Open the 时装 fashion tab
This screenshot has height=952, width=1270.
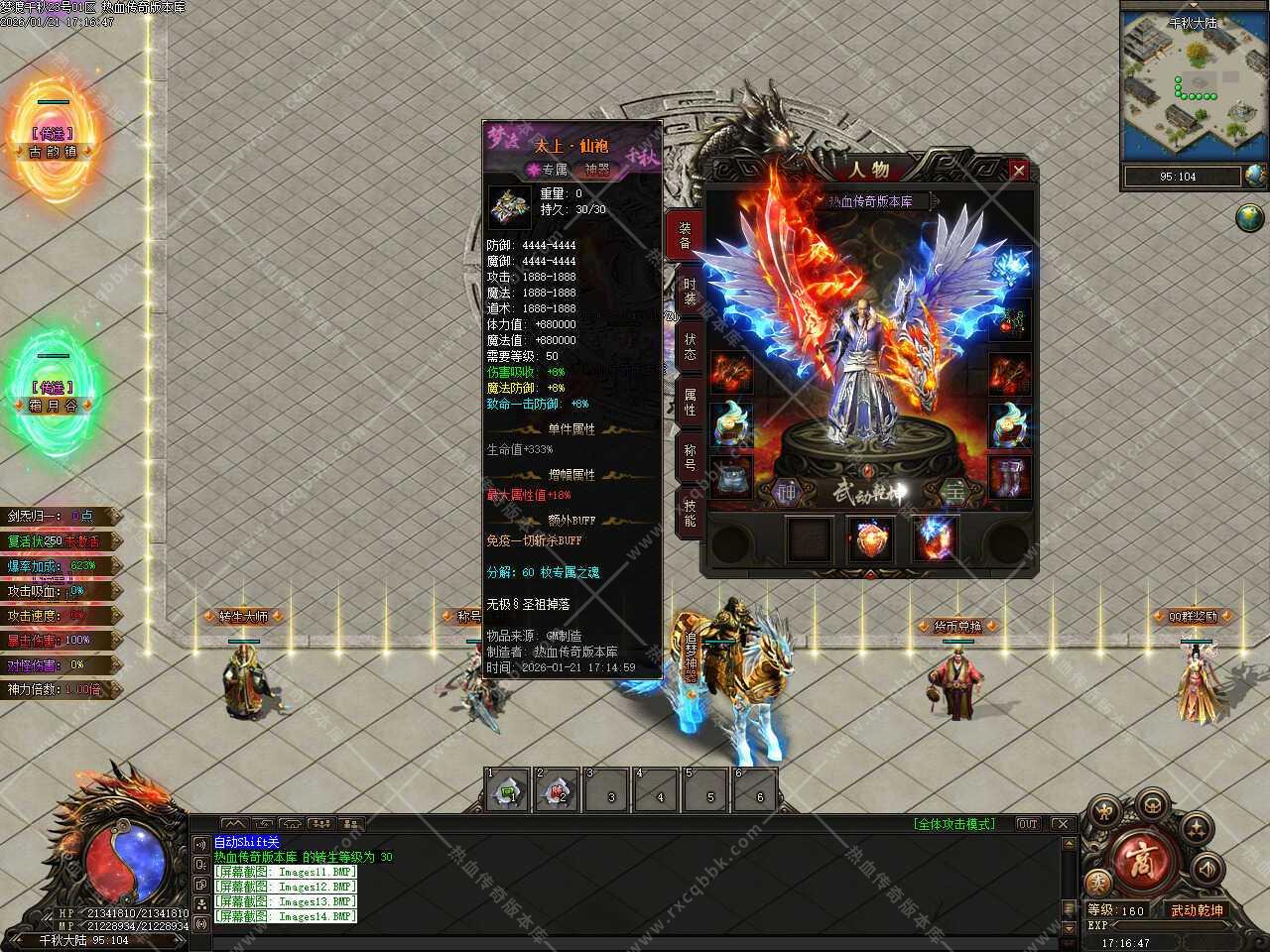(x=689, y=292)
